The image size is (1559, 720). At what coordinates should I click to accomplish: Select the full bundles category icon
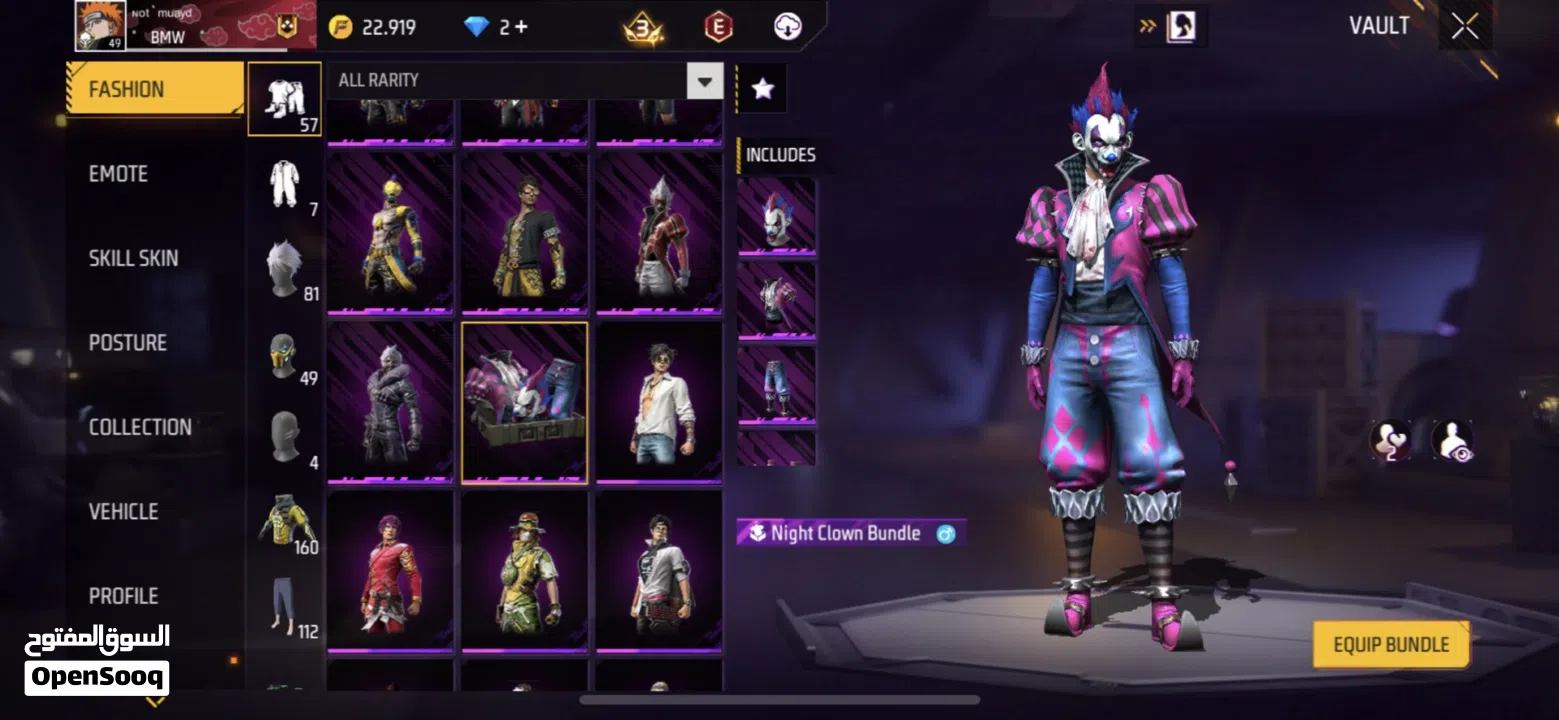pyautogui.click(x=285, y=98)
